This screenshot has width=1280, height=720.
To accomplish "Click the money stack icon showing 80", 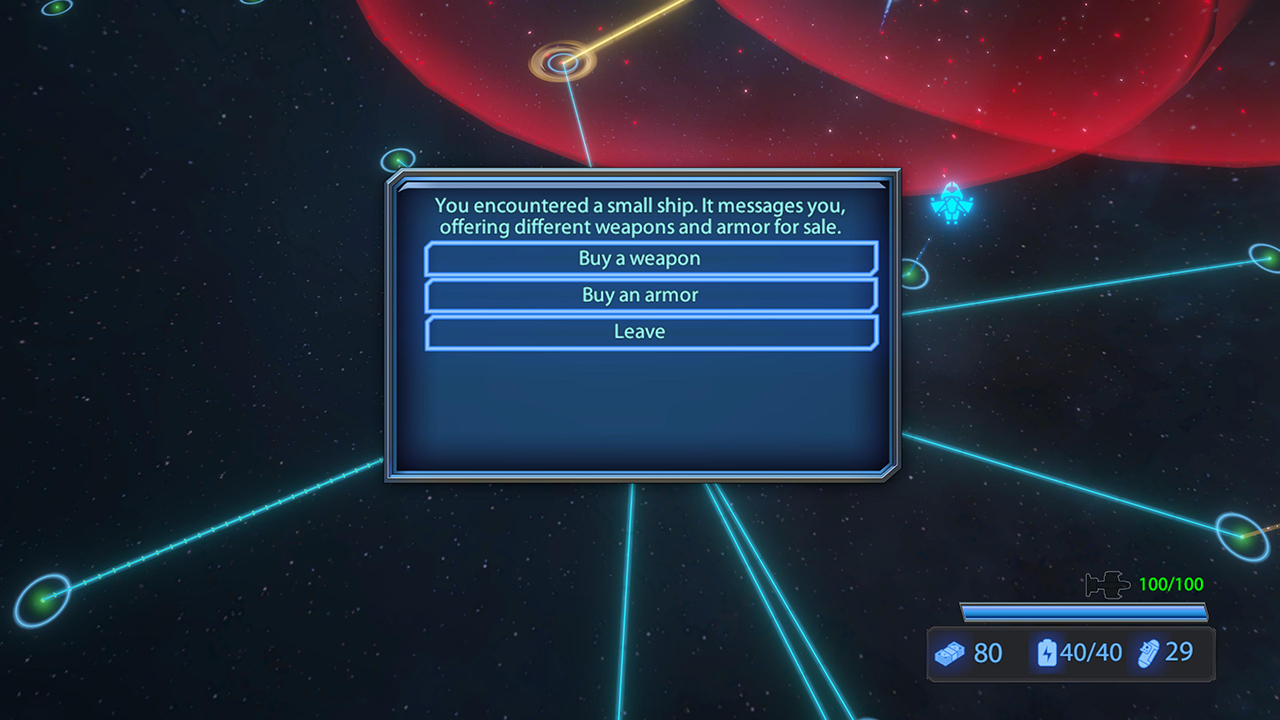I will (950, 654).
